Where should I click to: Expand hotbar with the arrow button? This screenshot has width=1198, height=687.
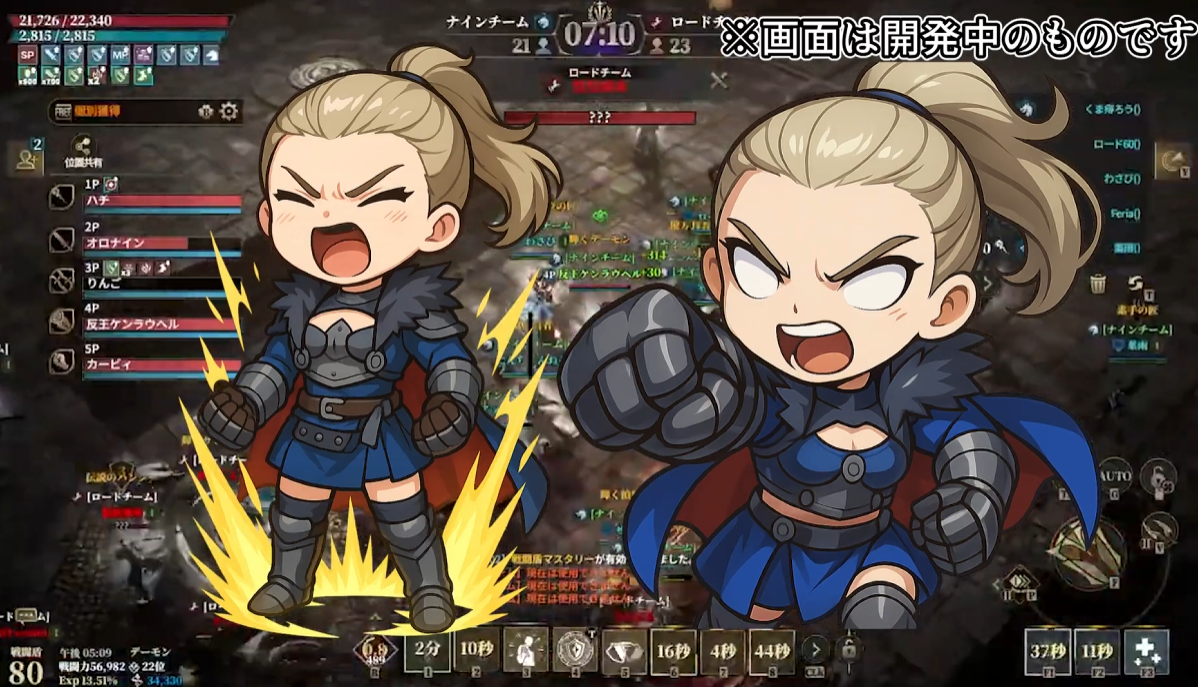coord(816,649)
